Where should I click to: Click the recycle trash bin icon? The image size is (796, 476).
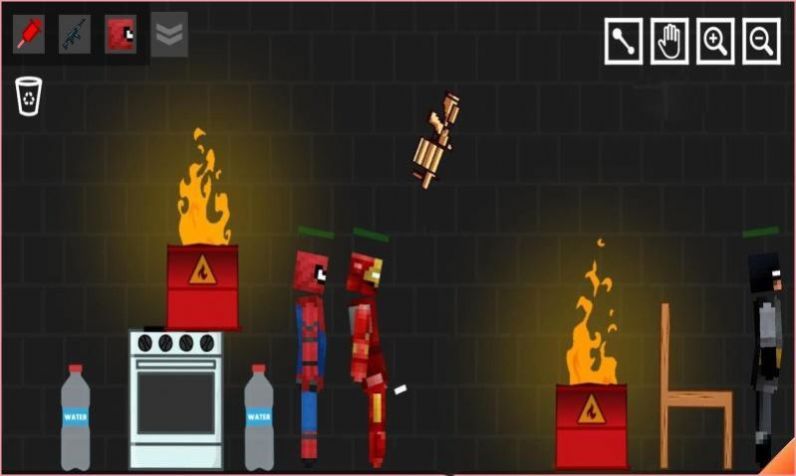coord(28,97)
